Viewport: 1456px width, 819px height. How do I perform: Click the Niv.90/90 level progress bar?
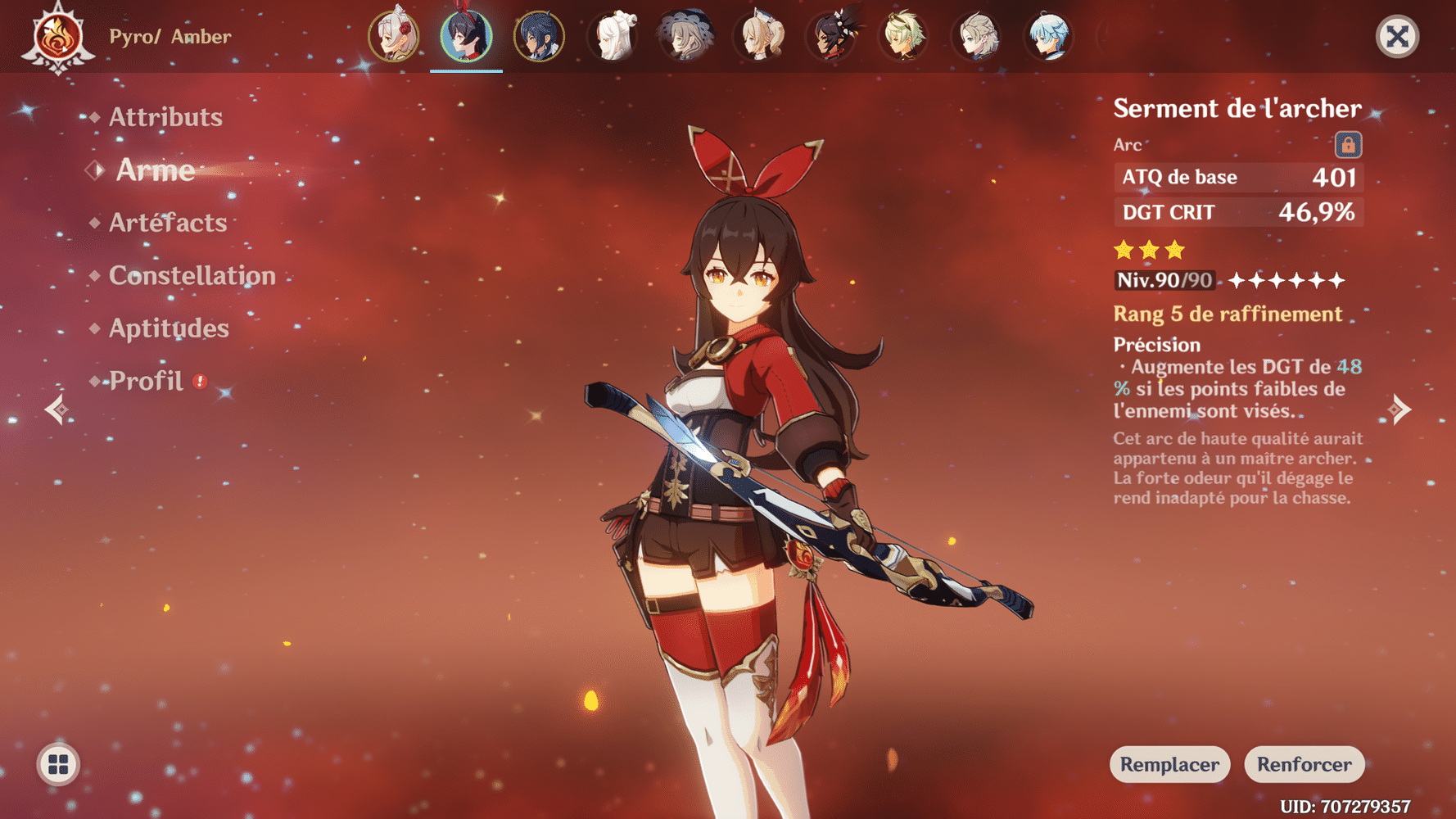coord(1164,279)
